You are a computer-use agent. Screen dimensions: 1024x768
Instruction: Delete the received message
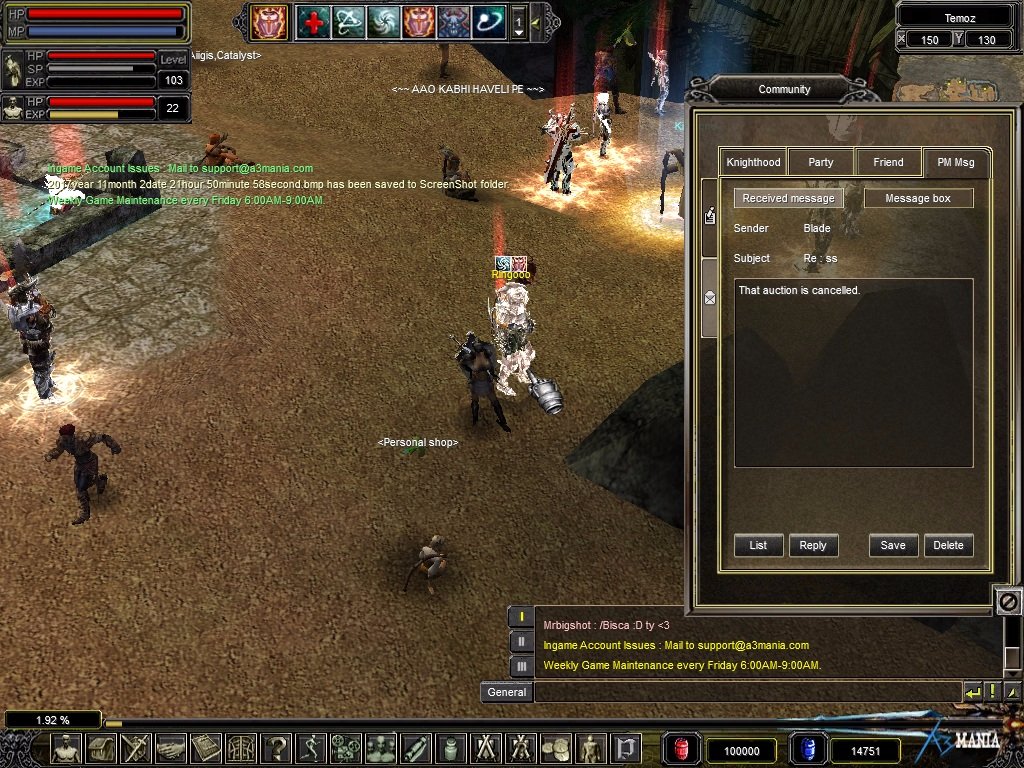948,545
